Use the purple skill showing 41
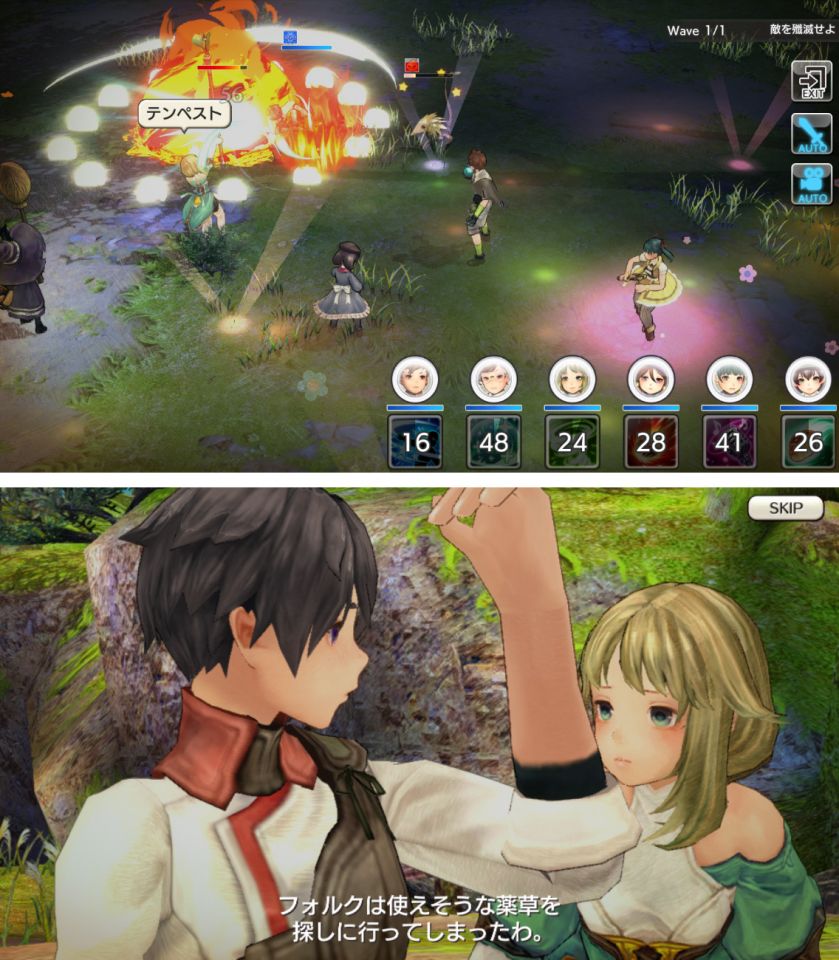The height and width of the screenshot is (960, 839). 729,441
